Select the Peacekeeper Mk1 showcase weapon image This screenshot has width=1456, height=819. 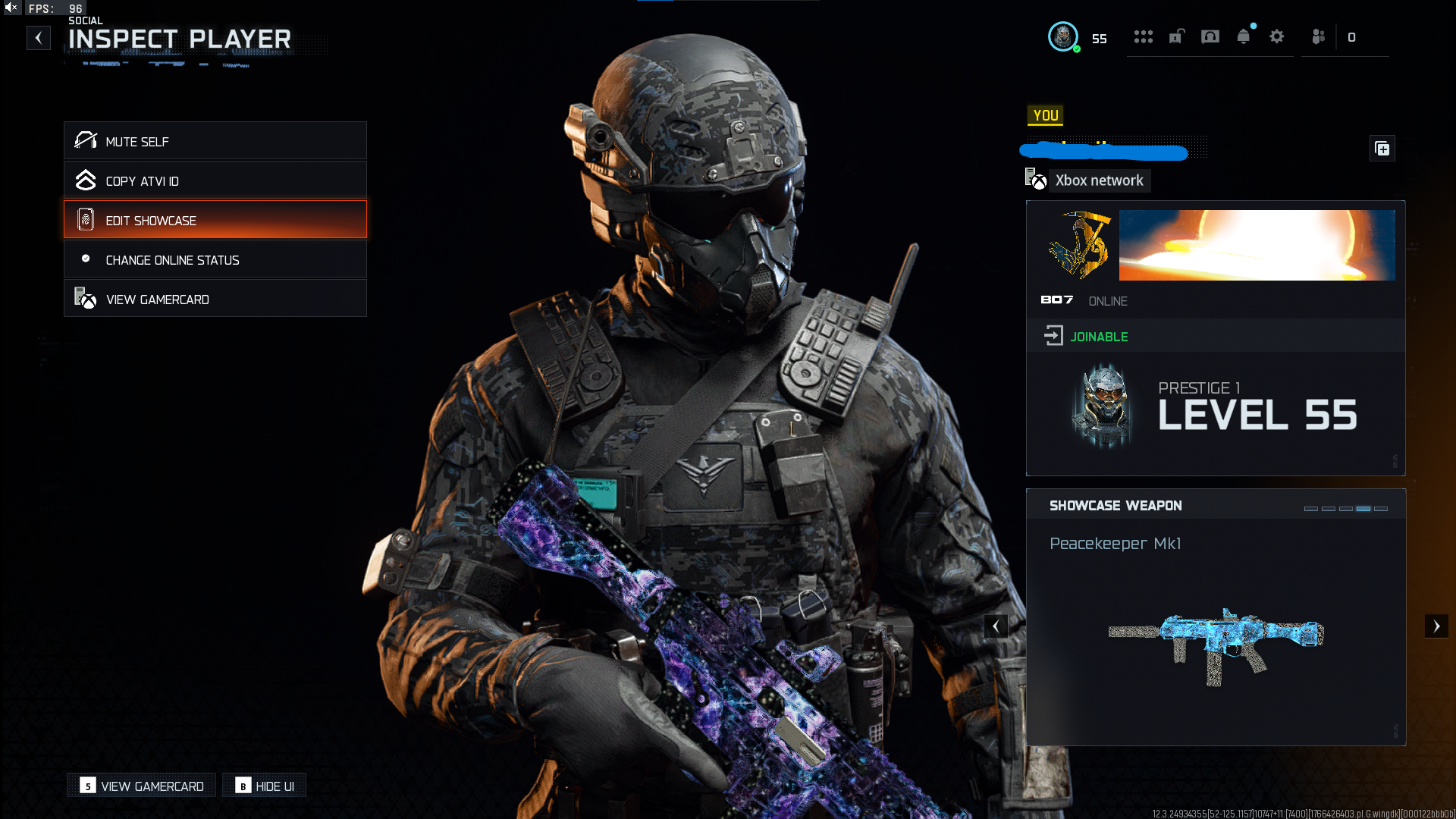tap(1216, 645)
